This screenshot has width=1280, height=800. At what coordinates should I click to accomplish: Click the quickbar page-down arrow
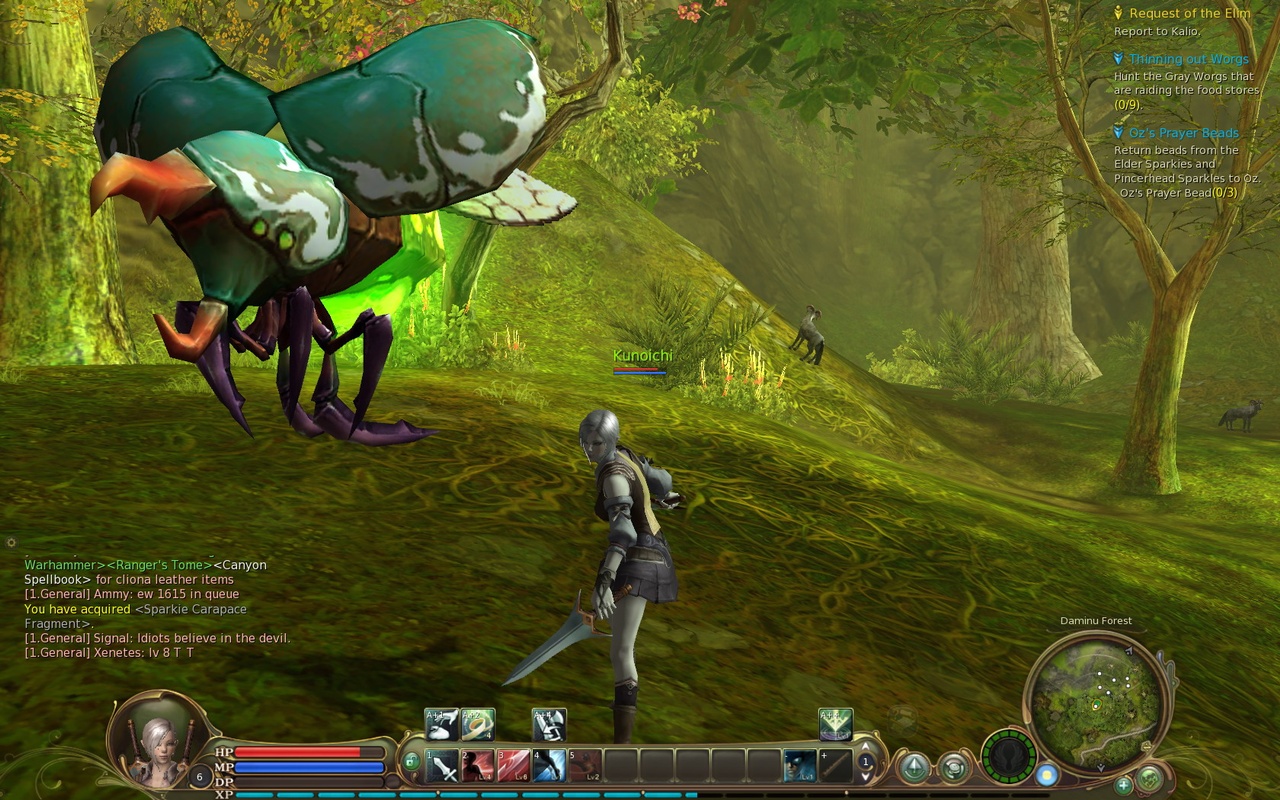coord(865,775)
